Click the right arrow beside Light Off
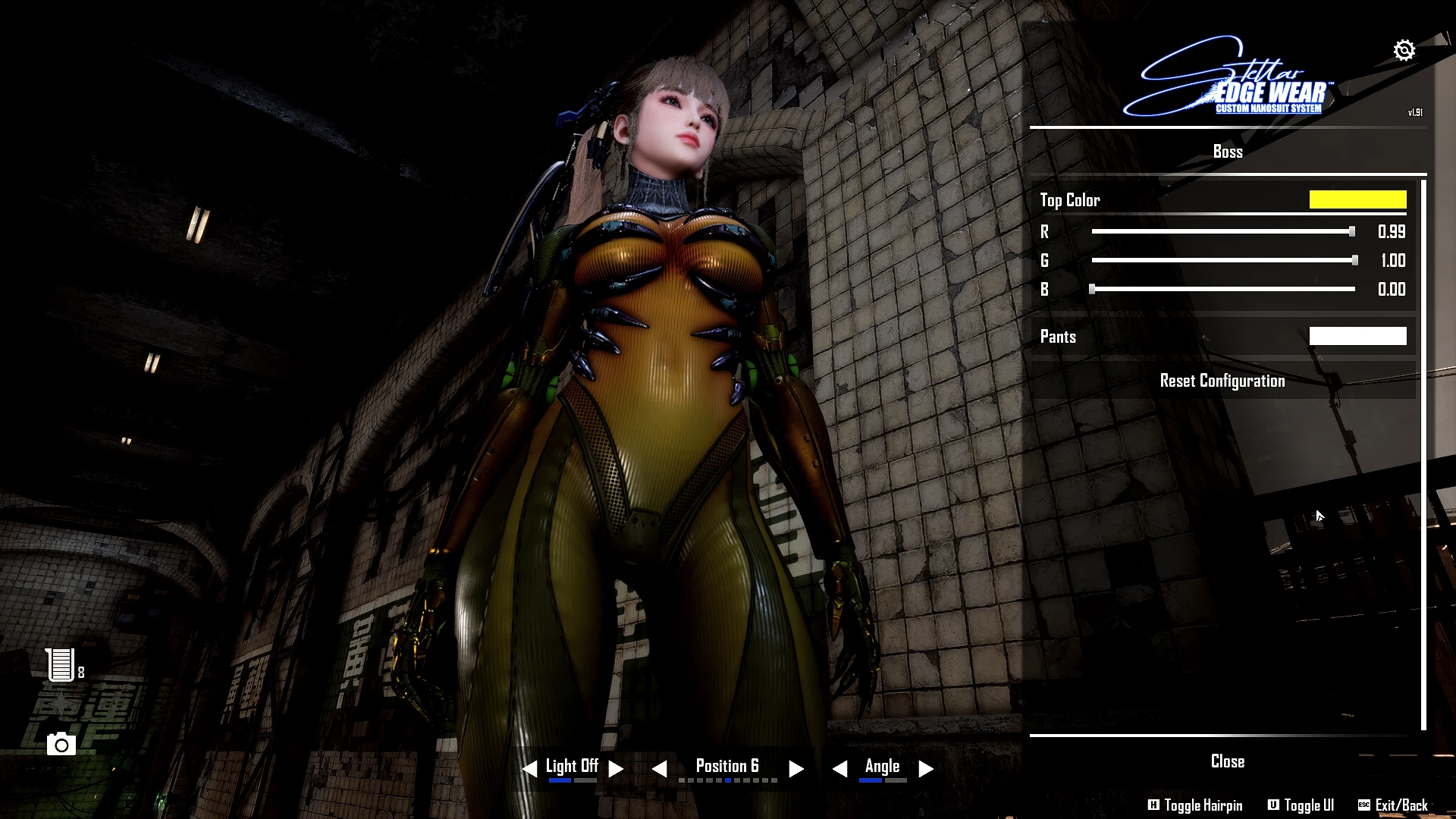The height and width of the screenshot is (819, 1456). [616, 768]
